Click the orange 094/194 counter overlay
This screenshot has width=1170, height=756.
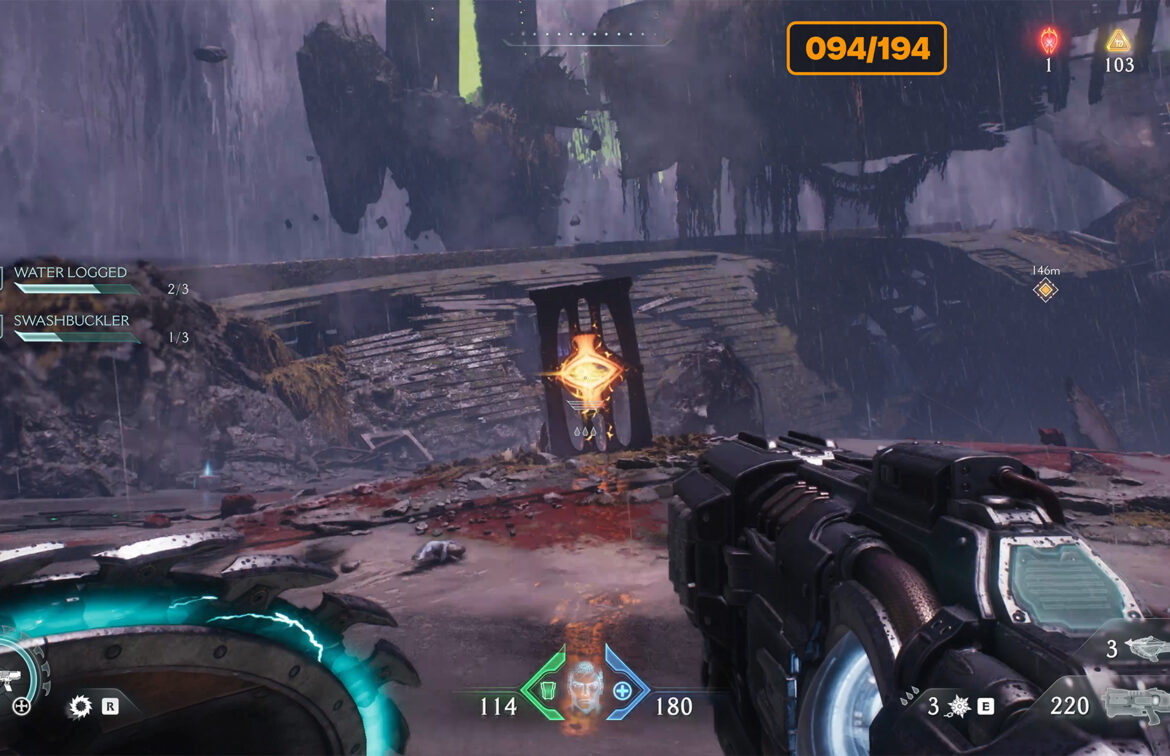click(866, 48)
